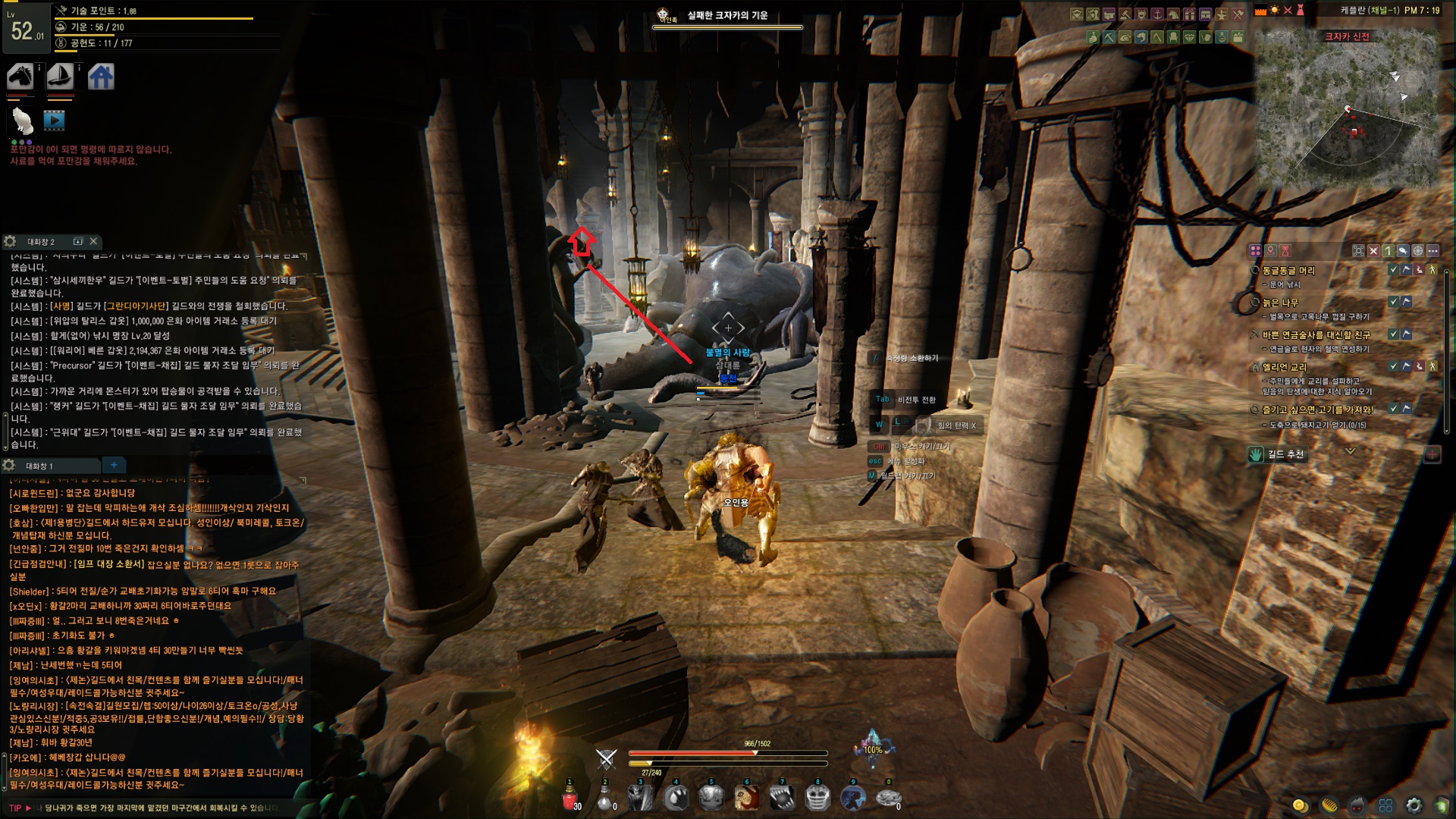Open the blue house residence icon
The width and height of the screenshot is (1456, 819).
pyautogui.click(x=101, y=77)
